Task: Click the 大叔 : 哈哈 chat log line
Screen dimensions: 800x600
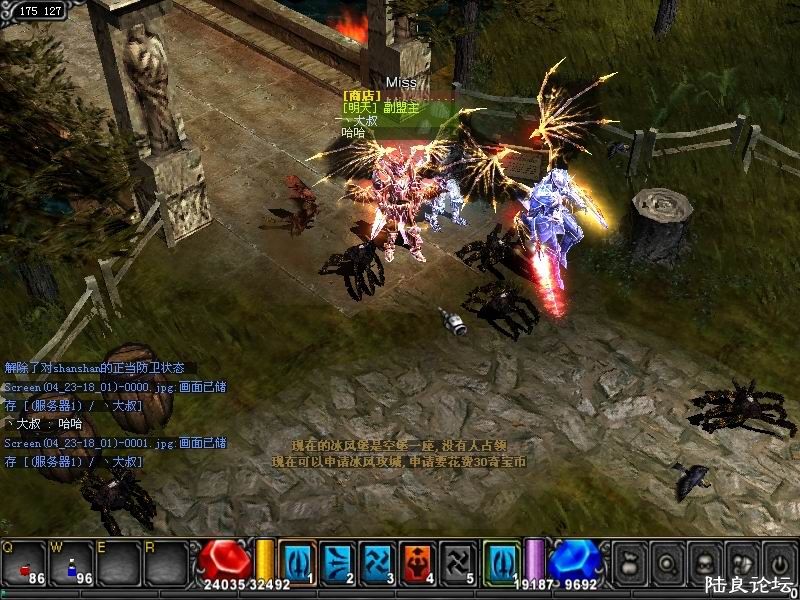Action: click(45, 424)
